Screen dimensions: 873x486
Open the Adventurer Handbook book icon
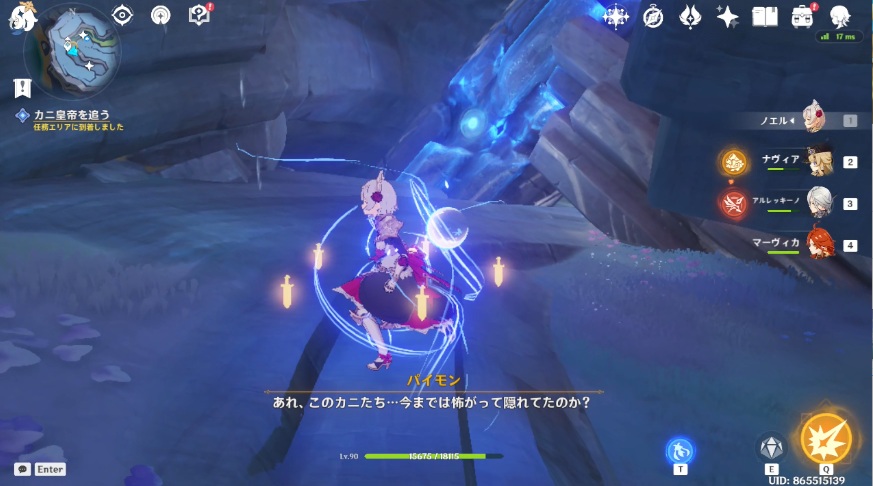(765, 17)
